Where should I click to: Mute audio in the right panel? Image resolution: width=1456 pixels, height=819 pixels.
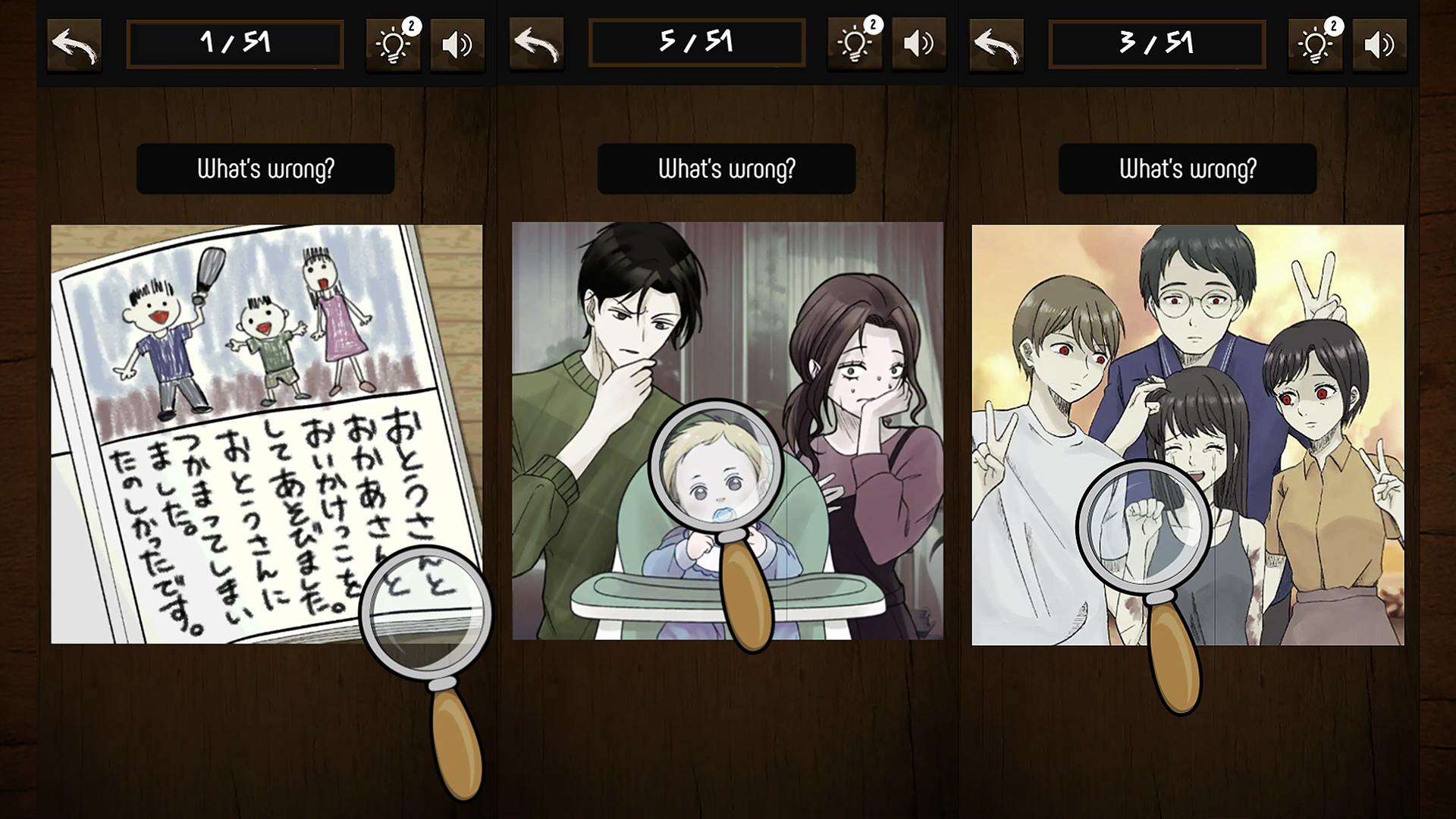(x=1379, y=43)
